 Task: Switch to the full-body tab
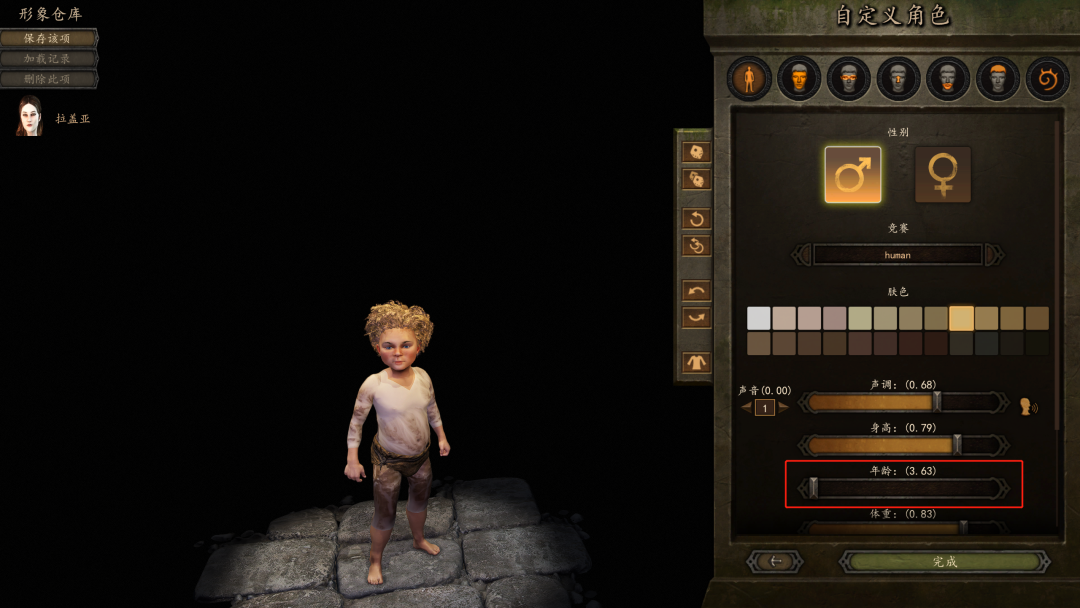pyautogui.click(x=749, y=78)
